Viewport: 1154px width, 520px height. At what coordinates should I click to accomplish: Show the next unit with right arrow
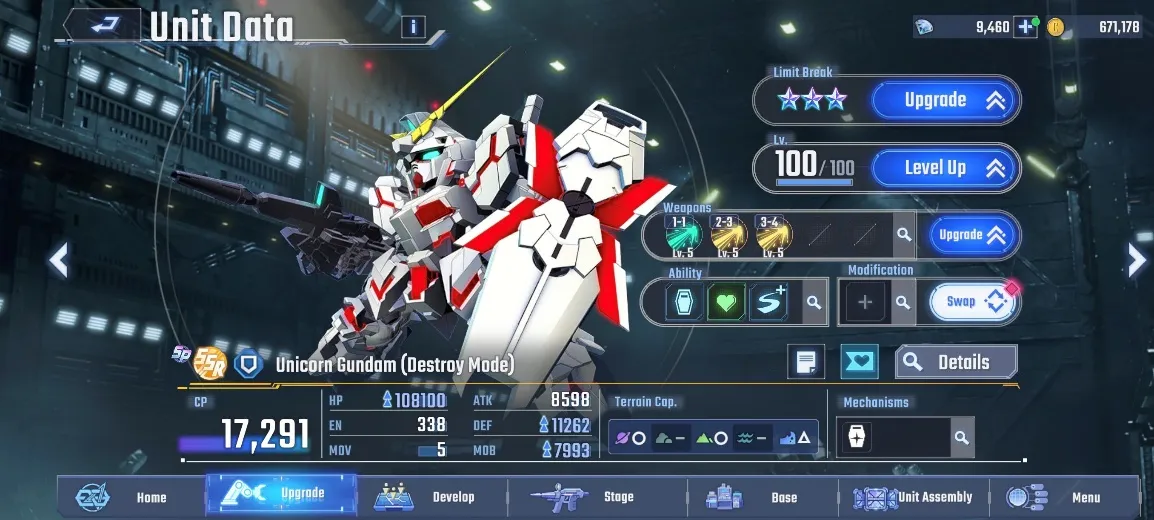[1137, 261]
